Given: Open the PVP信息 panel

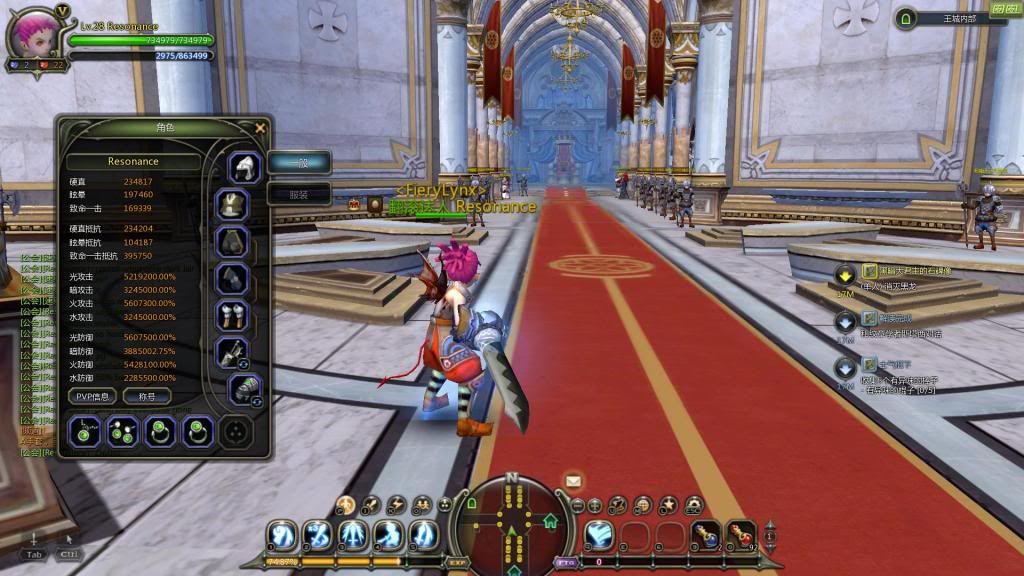Looking at the screenshot, I should (x=94, y=396).
